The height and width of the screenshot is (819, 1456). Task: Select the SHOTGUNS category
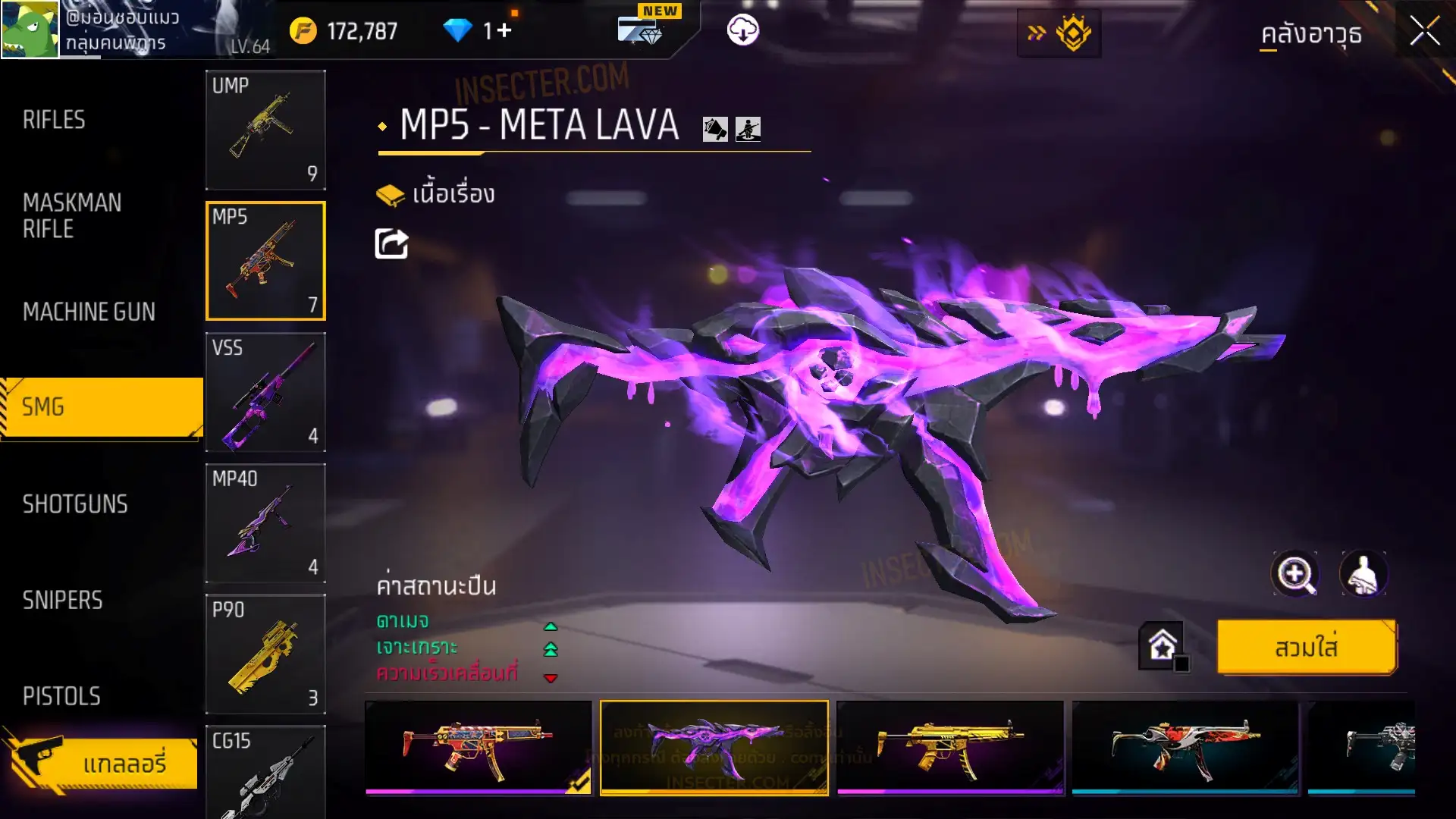(75, 504)
